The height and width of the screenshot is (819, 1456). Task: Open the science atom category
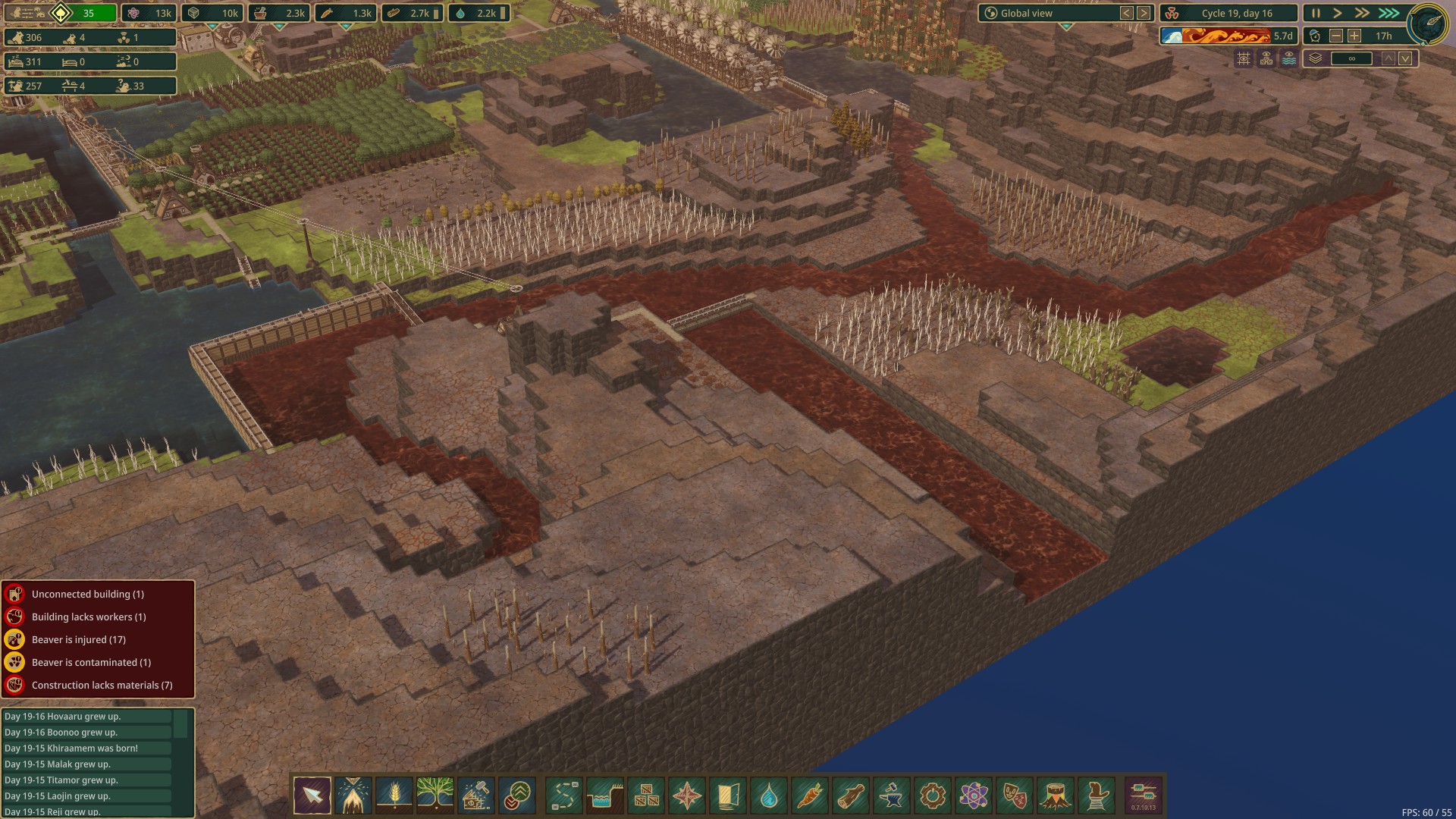(x=974, y=795)
